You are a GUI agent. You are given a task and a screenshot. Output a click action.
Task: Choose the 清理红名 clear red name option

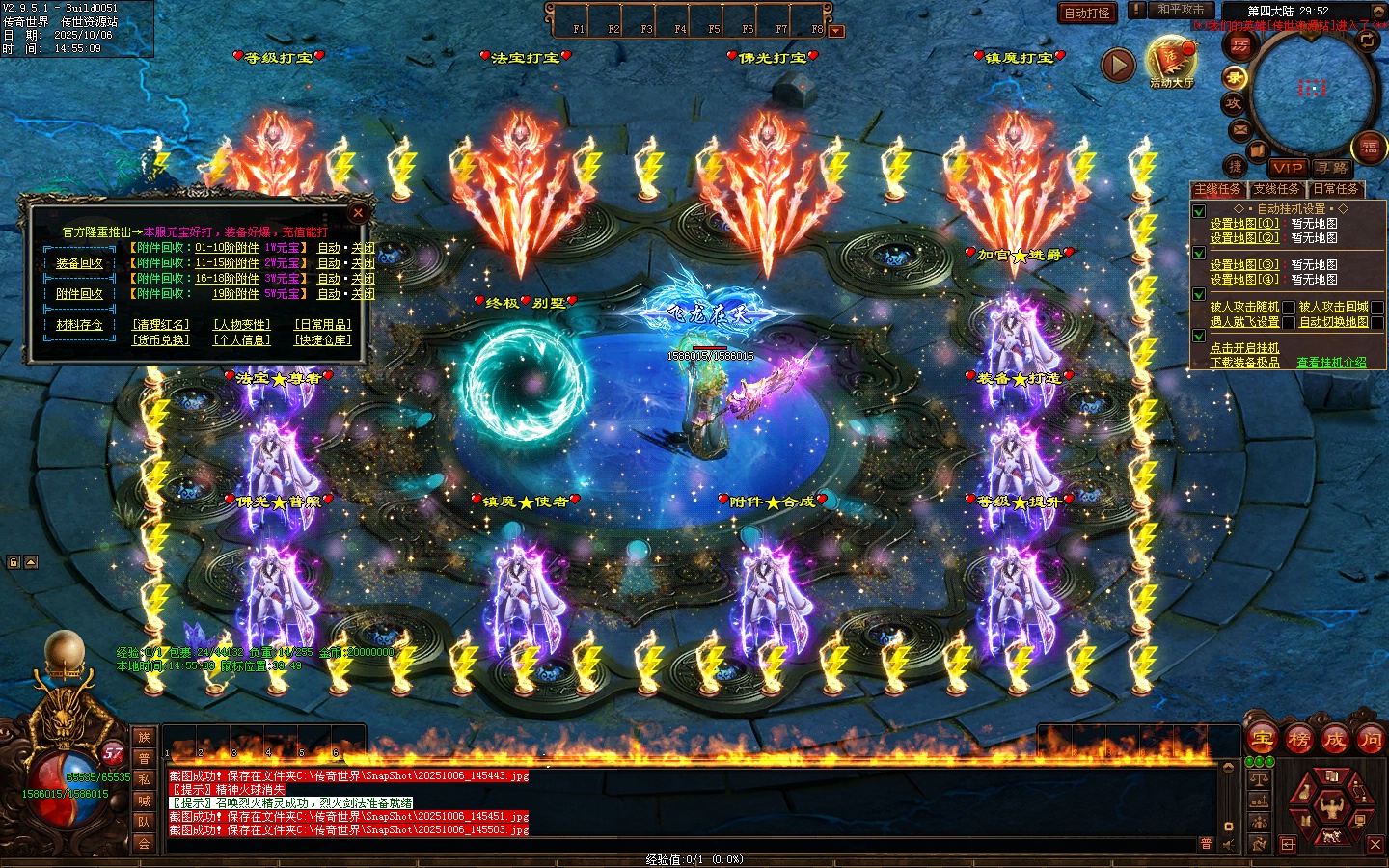[161, 325]
